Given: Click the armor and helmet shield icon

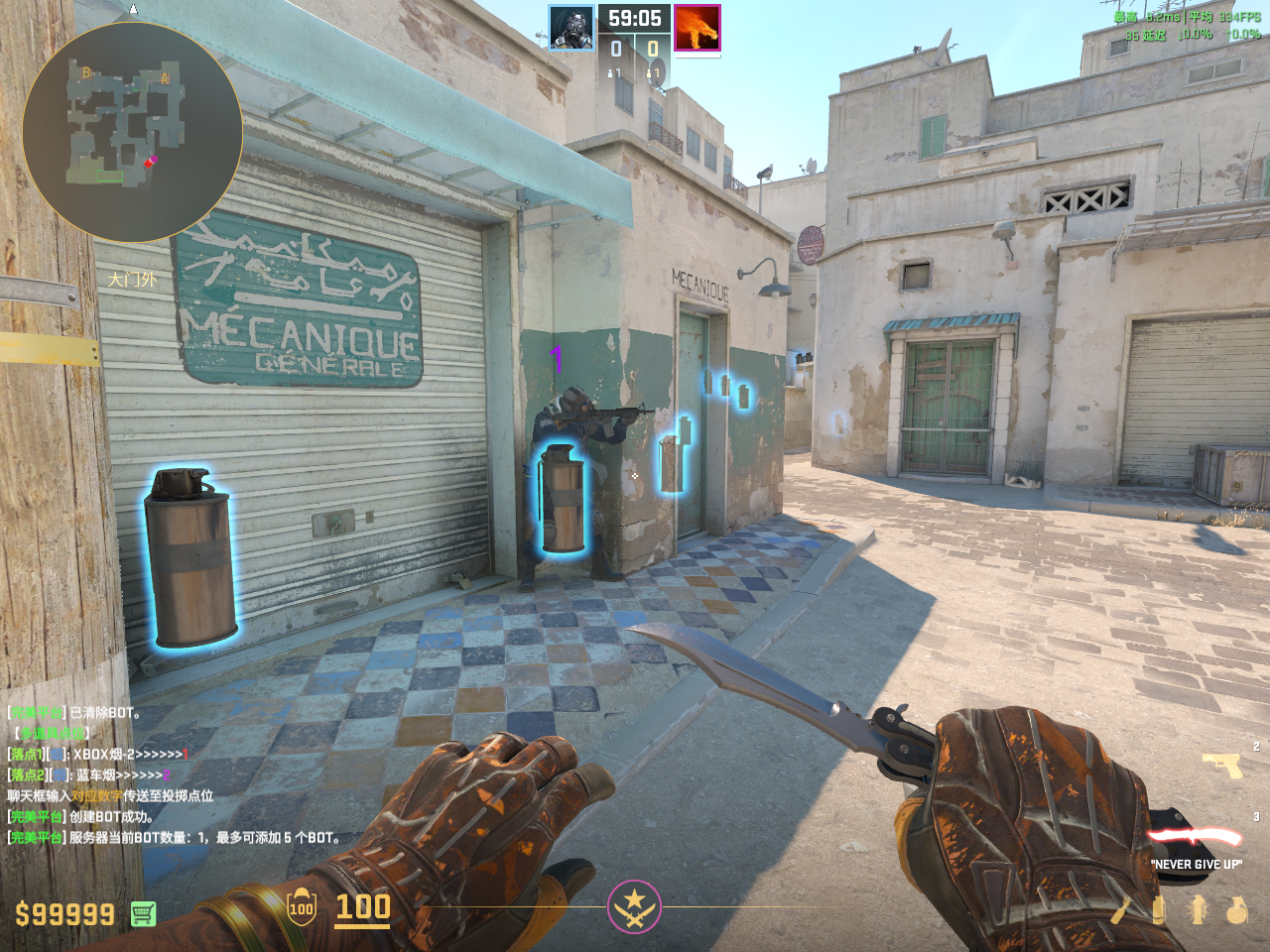Looking at the screenshot, I should click(x=302, y=907).
